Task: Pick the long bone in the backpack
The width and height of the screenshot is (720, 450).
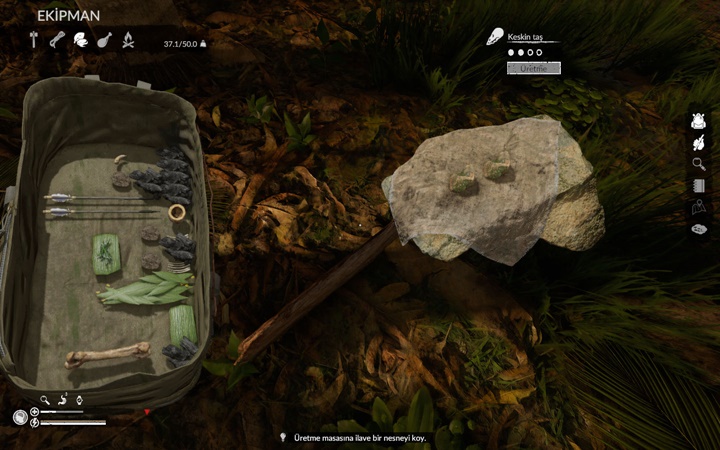Action: (107, 353)
